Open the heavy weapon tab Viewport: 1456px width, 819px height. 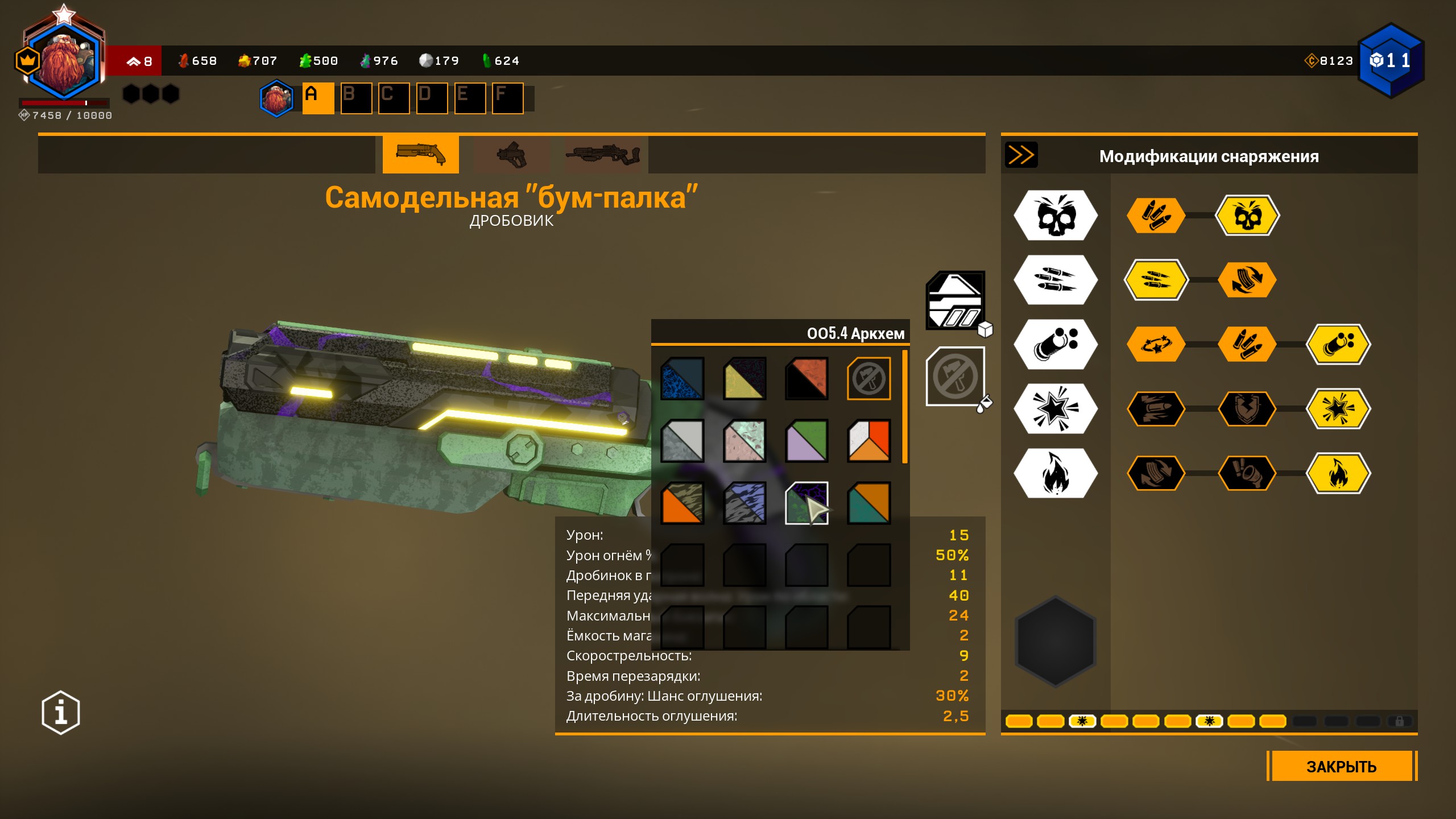click(602, 155)
